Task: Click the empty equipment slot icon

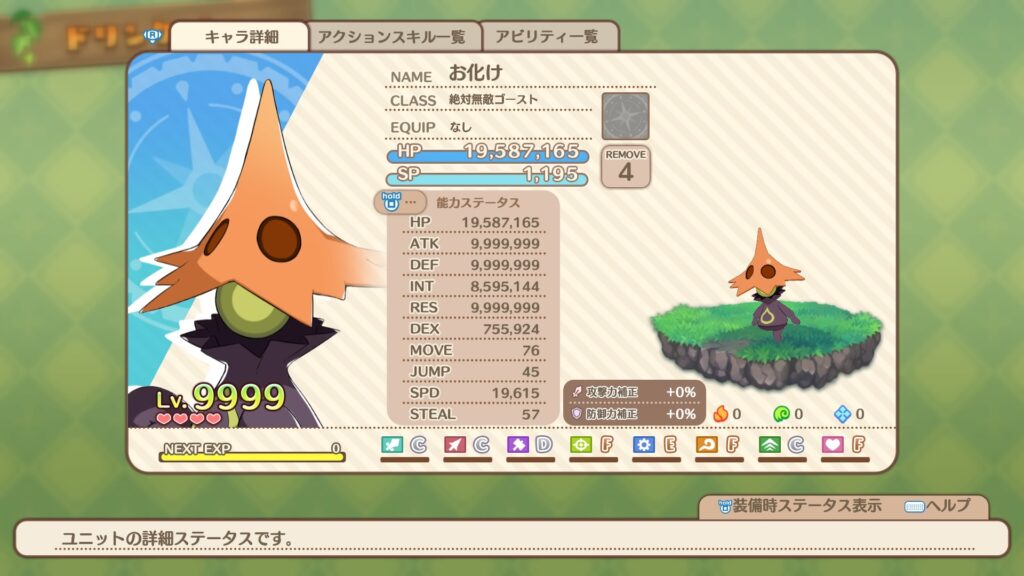Action: pyautogui.click(x=625, y=116)
